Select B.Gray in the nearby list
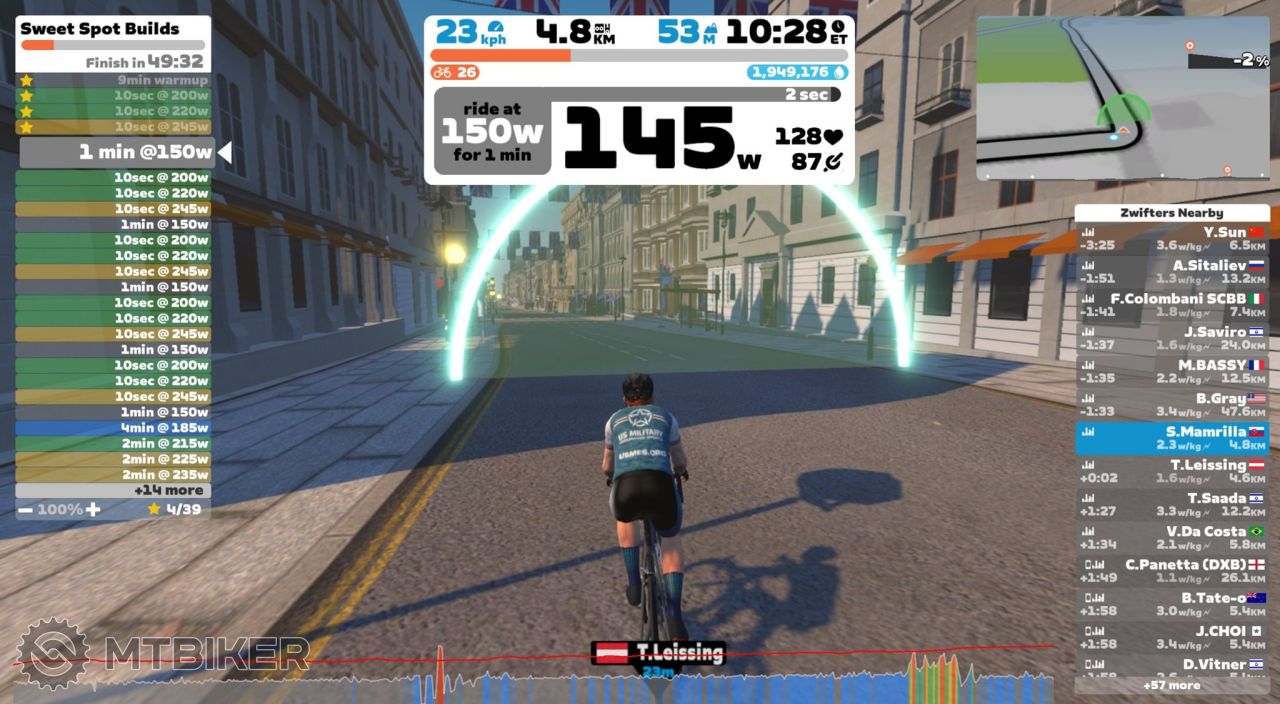 coord(1172,405)
